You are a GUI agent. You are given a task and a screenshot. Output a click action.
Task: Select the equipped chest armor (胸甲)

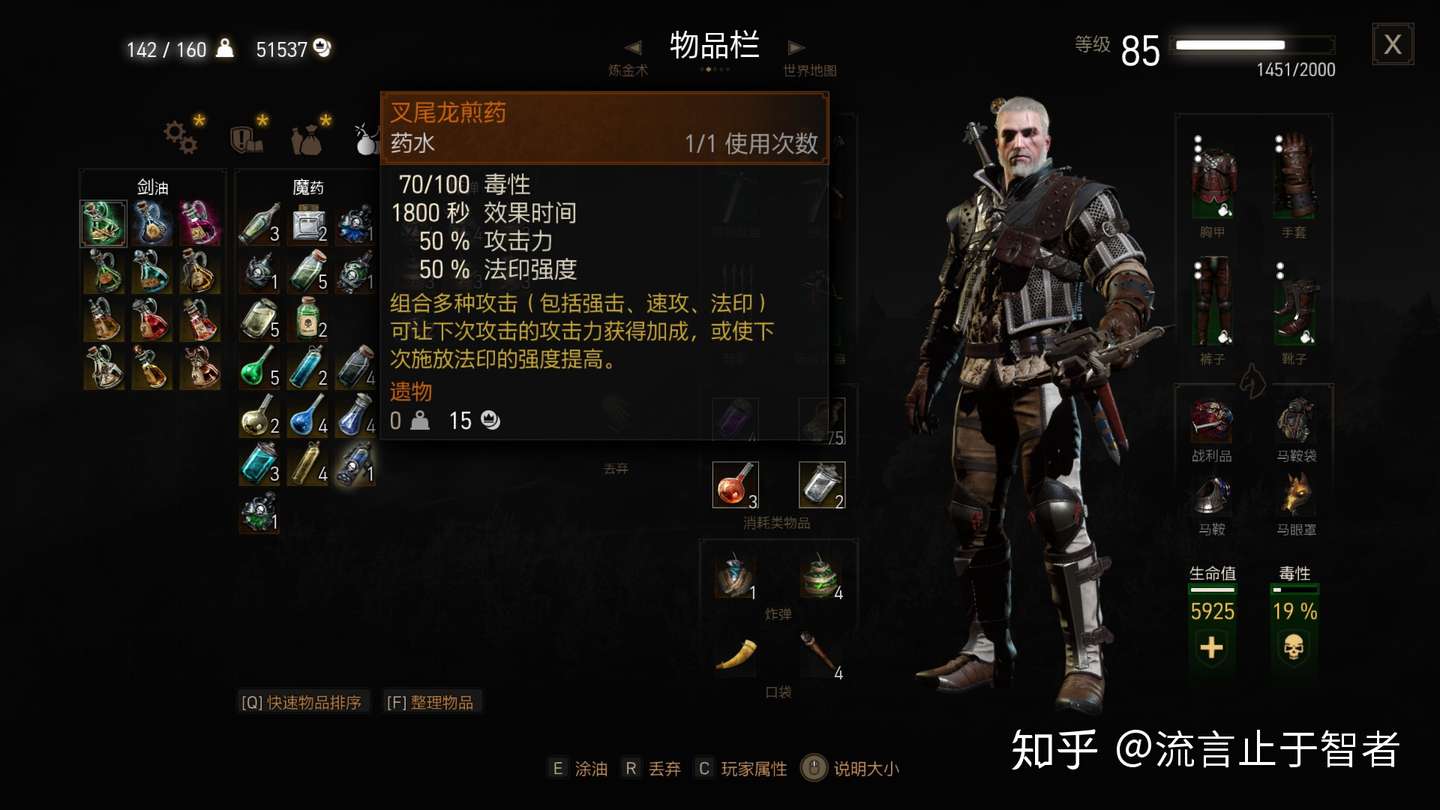tap(1212, 182)
